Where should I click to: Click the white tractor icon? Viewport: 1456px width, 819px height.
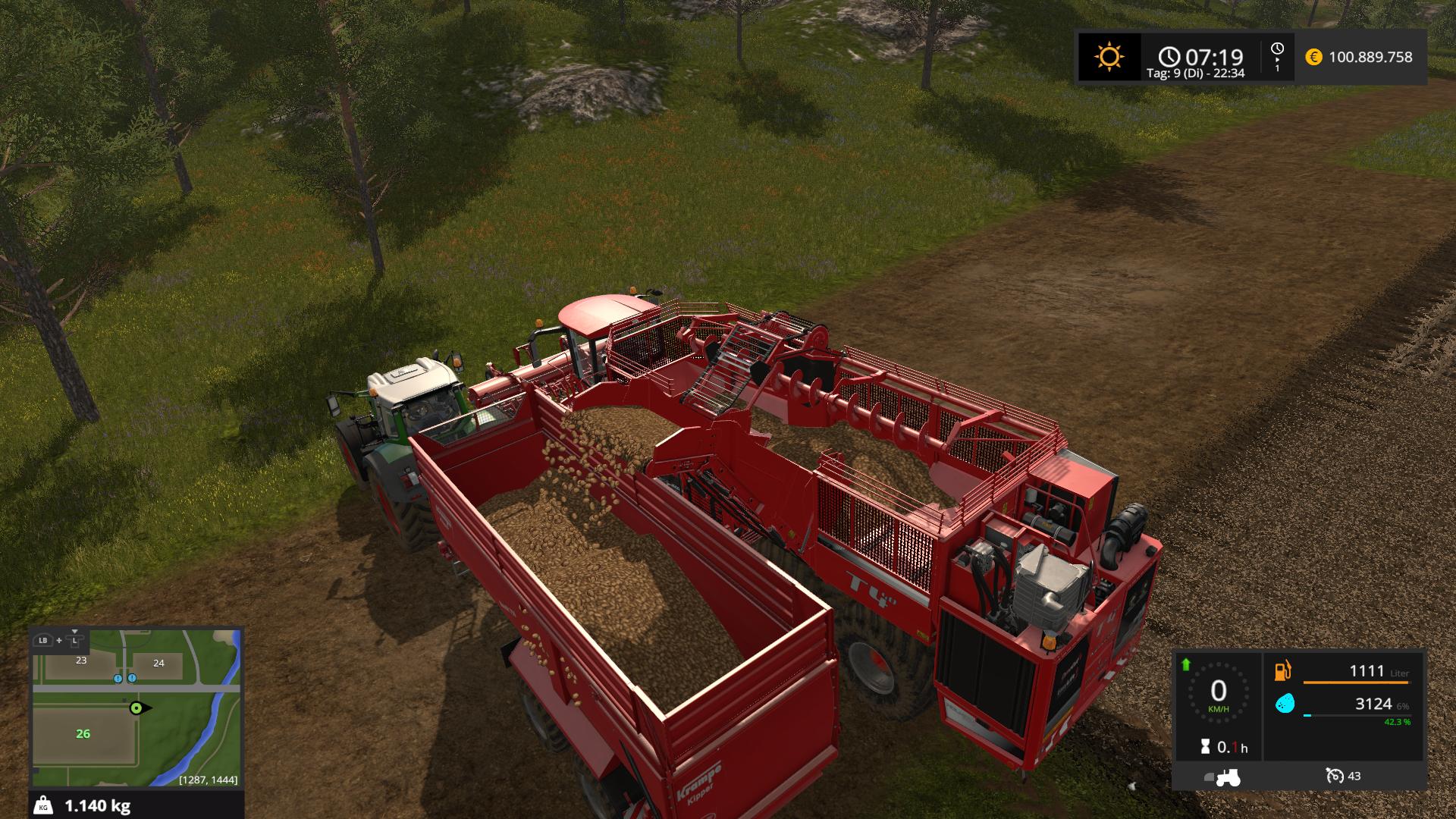[1227, 777]
